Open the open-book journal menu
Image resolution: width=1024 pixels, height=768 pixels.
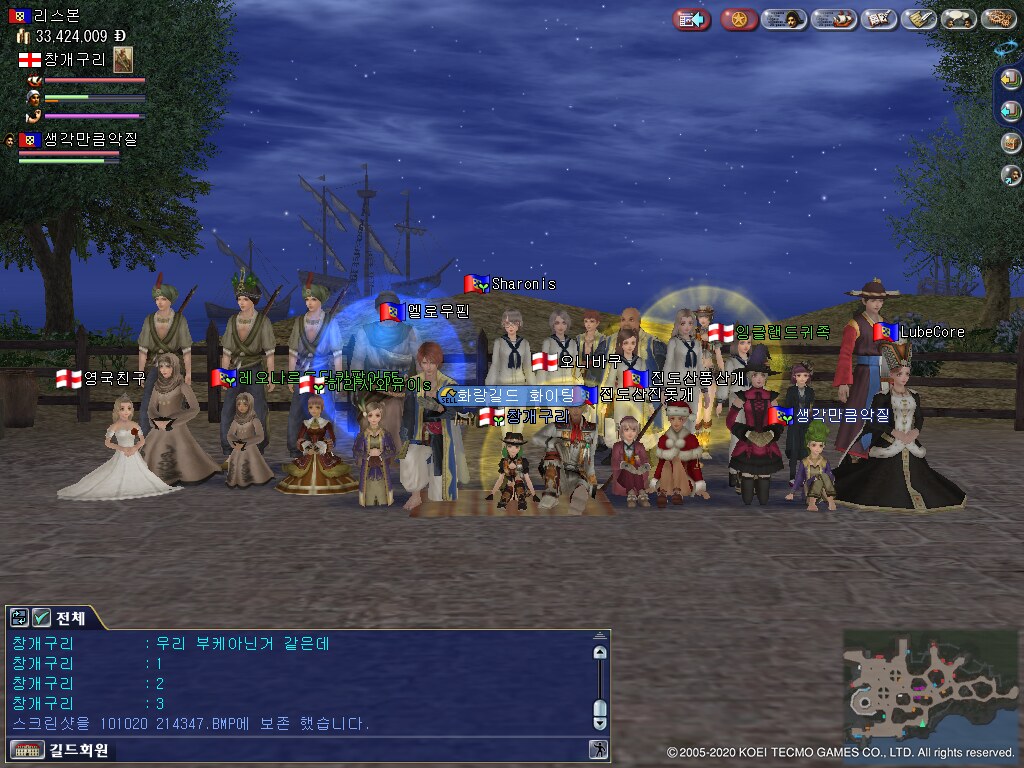pyautogui.click(x=879, y=19)
